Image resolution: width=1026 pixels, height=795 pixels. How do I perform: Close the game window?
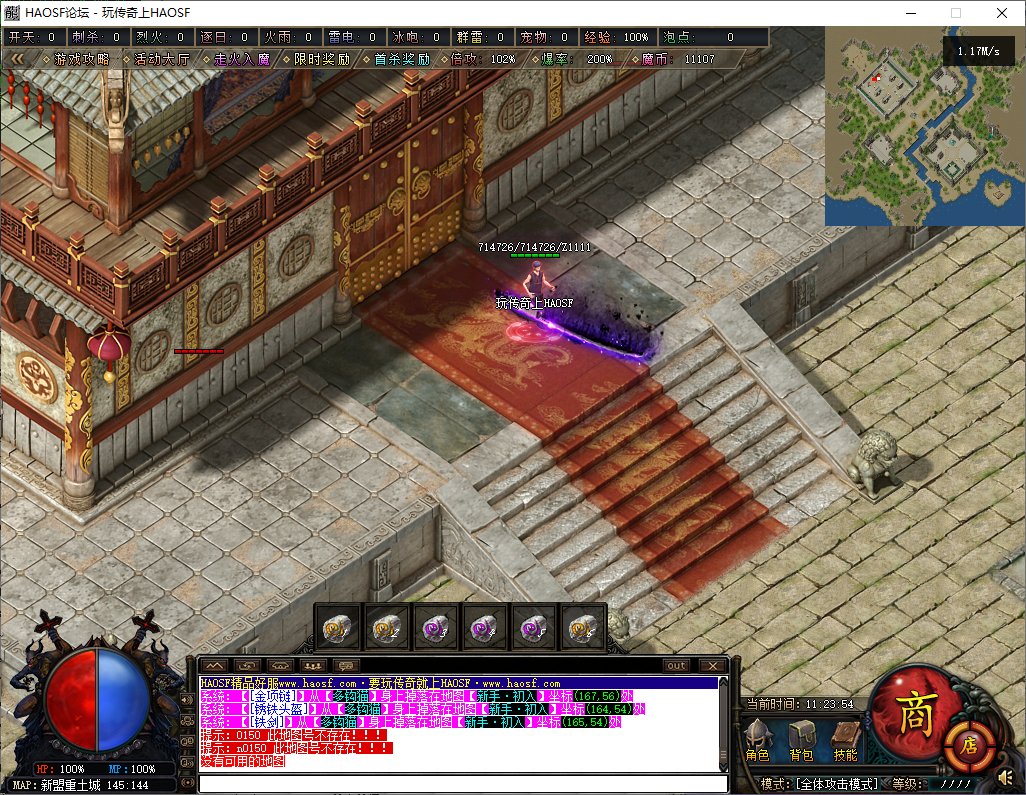click(x=1002, y=13)
